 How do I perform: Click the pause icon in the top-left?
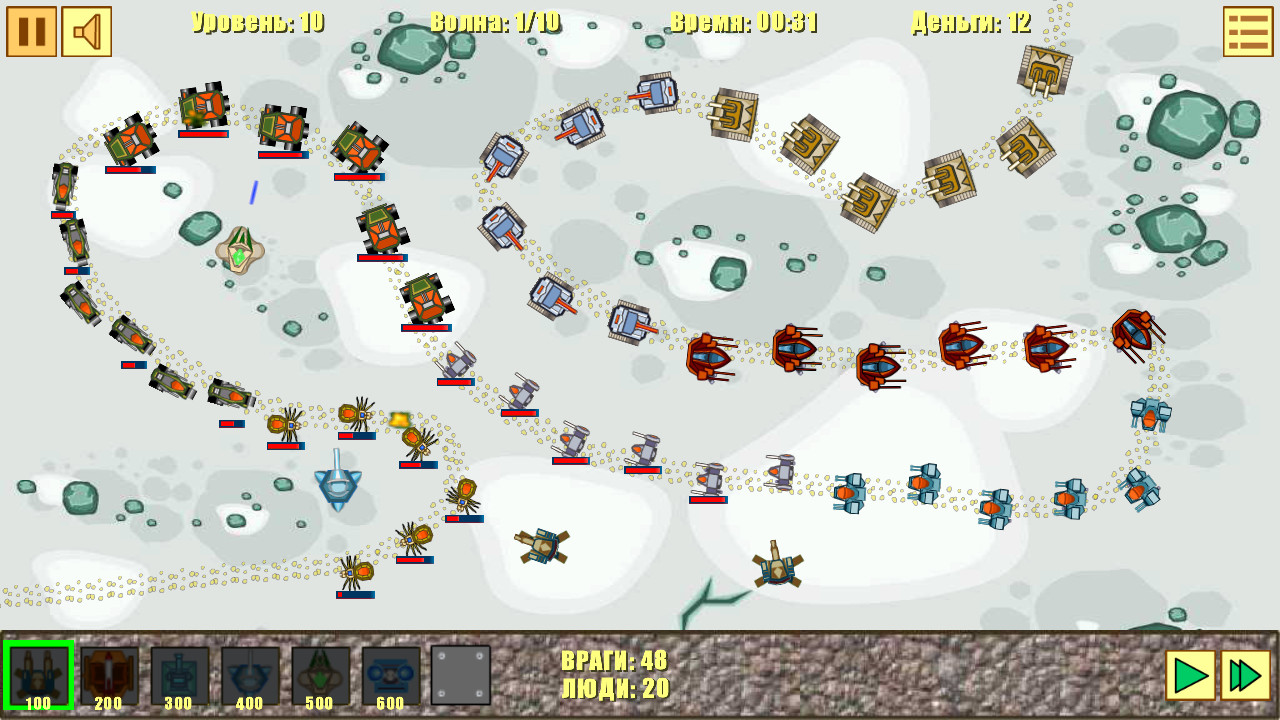coord(31,31)
